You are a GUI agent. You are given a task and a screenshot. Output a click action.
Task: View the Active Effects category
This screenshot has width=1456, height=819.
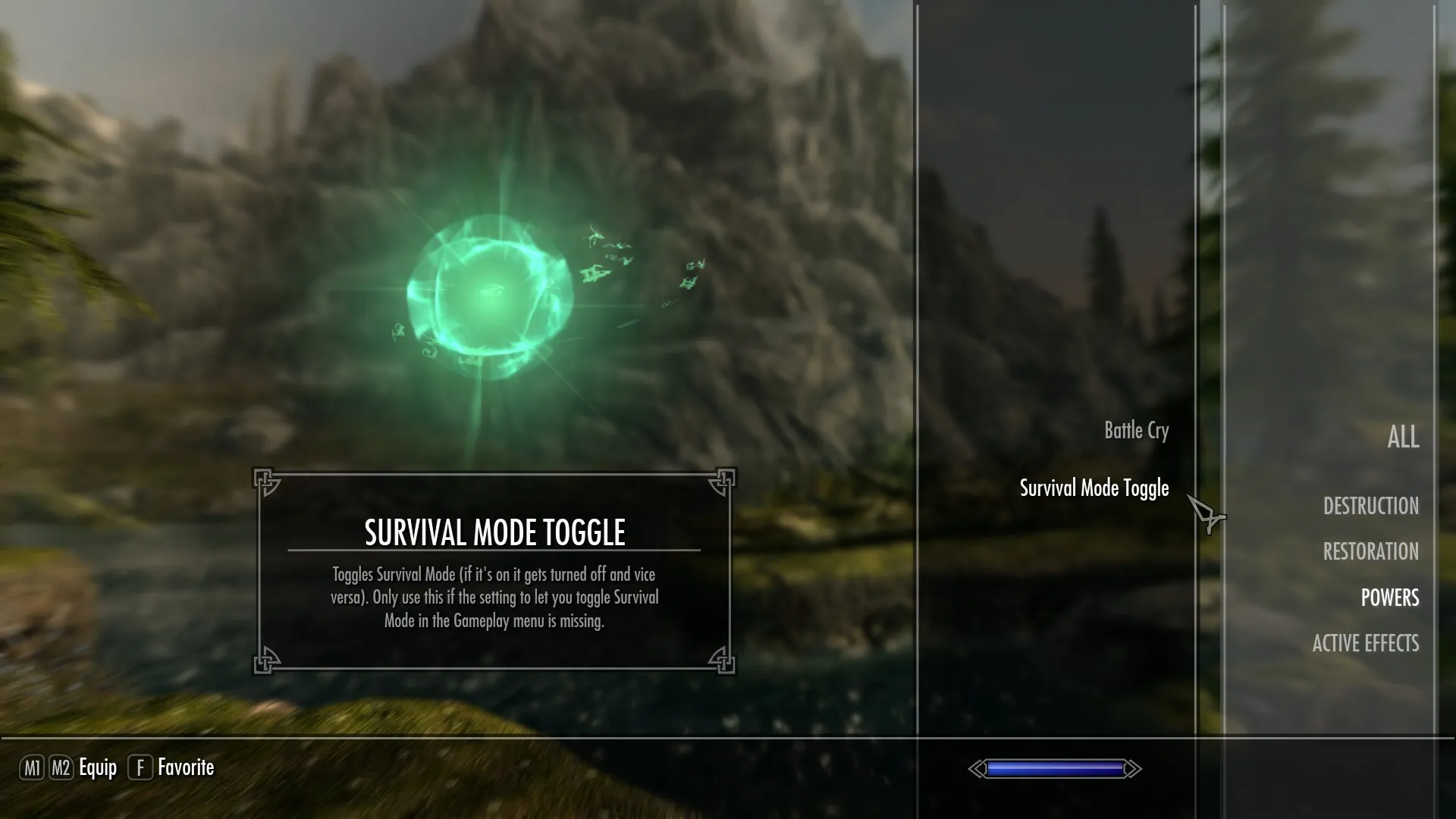click(x=1365, y=644)
